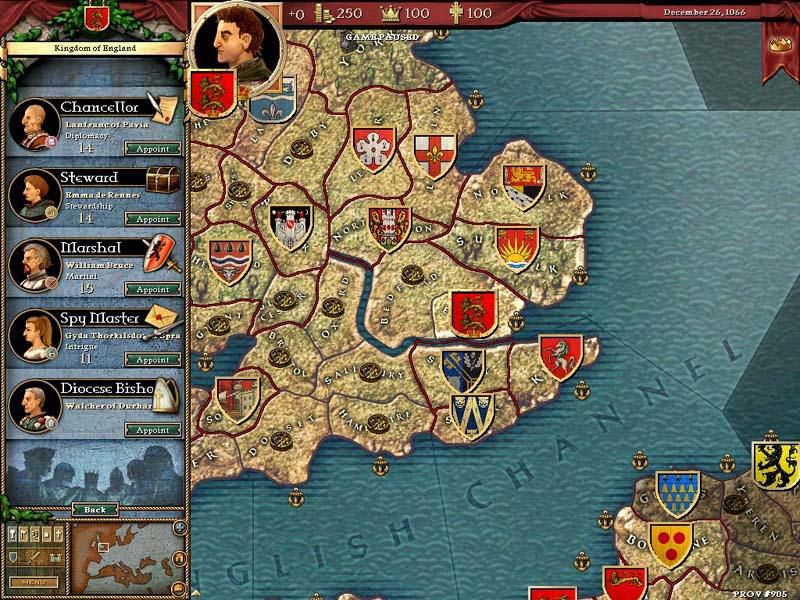Select the cross-marked map filter button
This screenshot has width=800, height=600.
[x=57, y=533]
